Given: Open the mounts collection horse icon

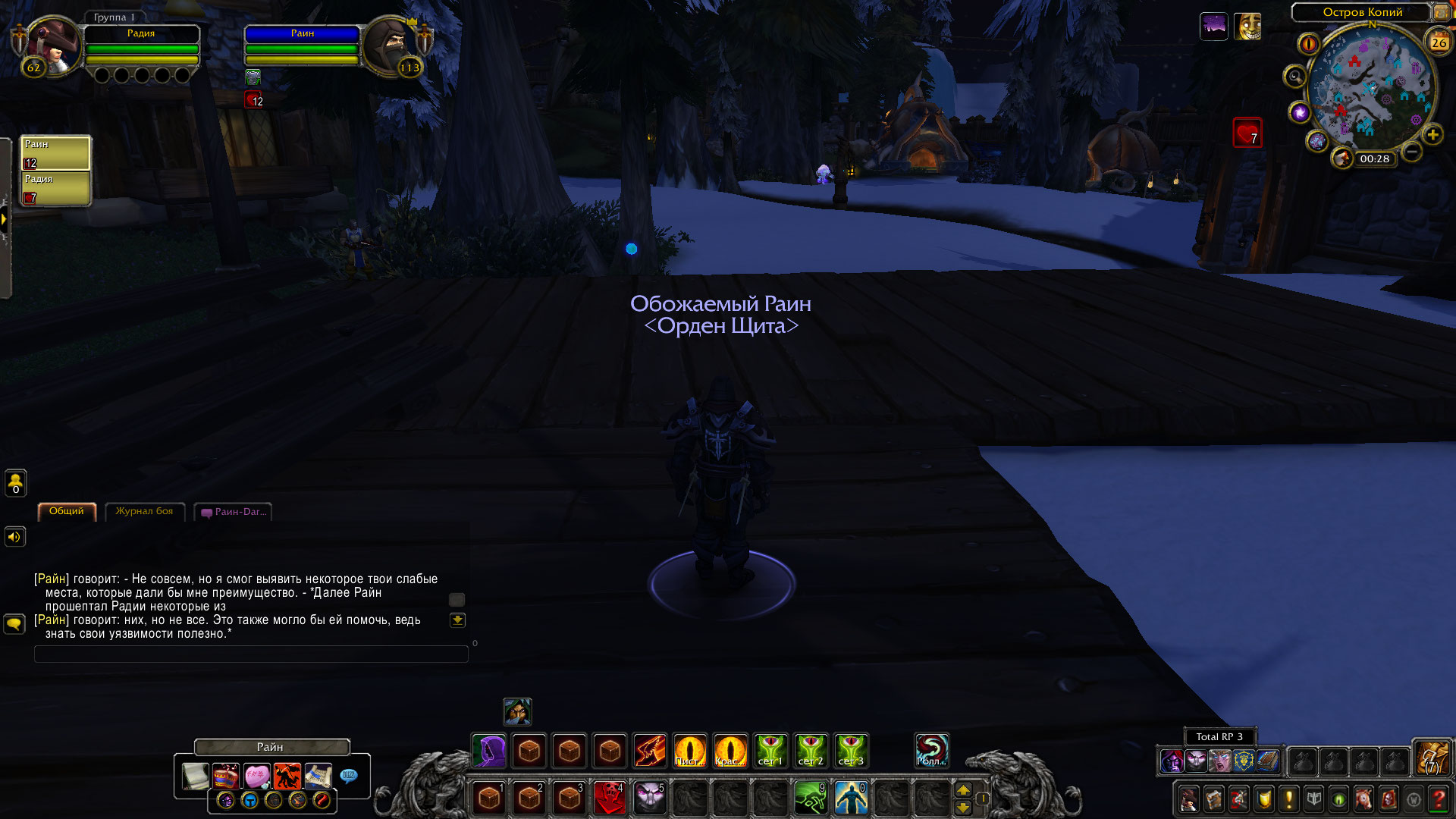Looking at the screenshot, I should [x=1363, y=799].
